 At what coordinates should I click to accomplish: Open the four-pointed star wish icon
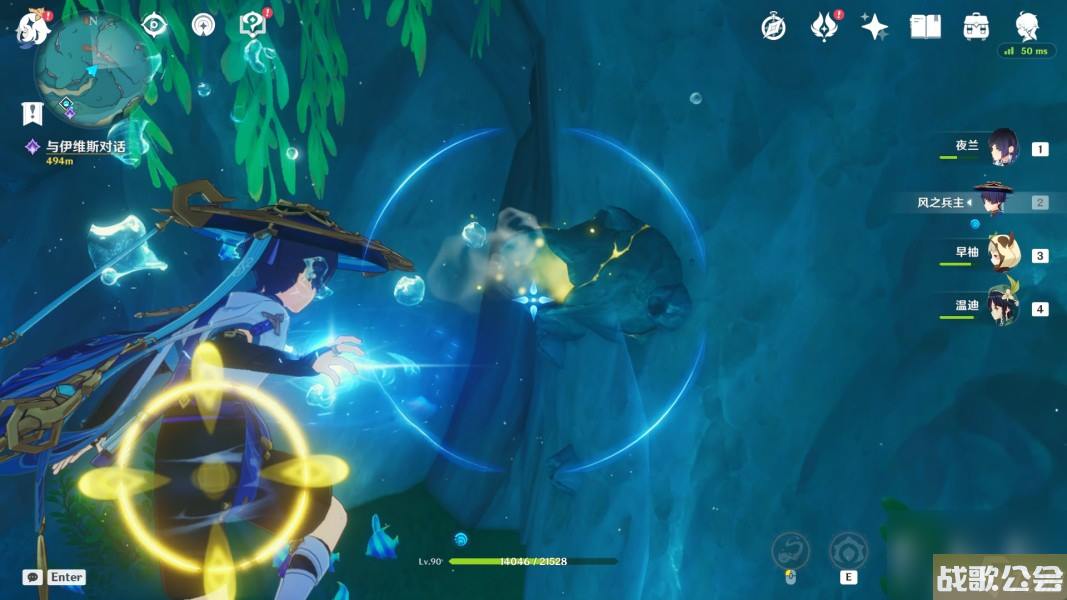pos(875,27)
